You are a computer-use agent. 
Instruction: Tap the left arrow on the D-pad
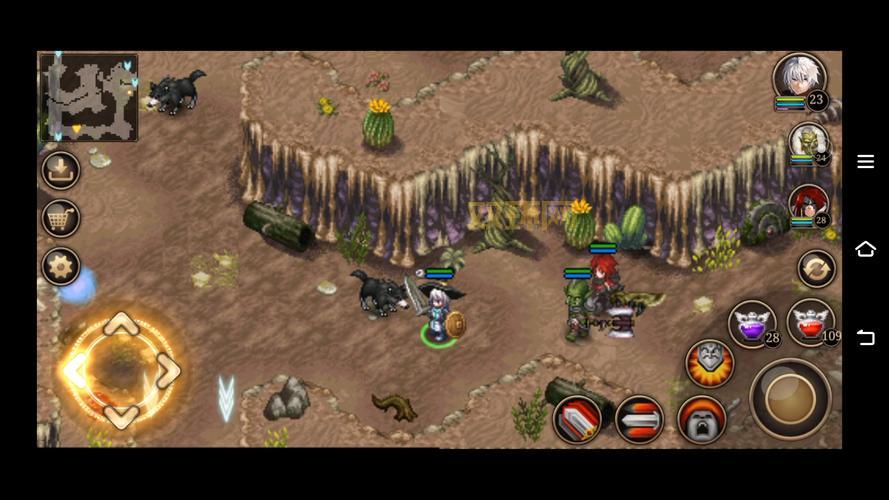76,371
